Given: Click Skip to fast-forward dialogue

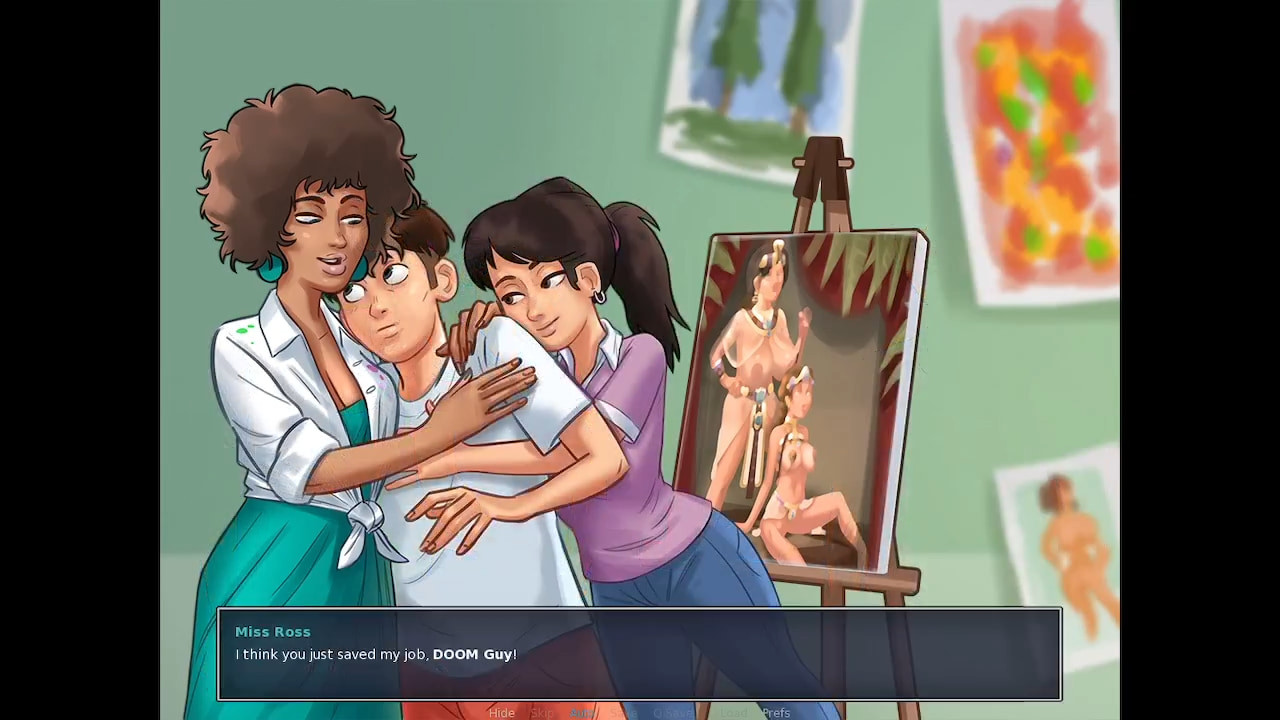Looking at the screenshot, I should pyautogui.click(x=544, y=712).
